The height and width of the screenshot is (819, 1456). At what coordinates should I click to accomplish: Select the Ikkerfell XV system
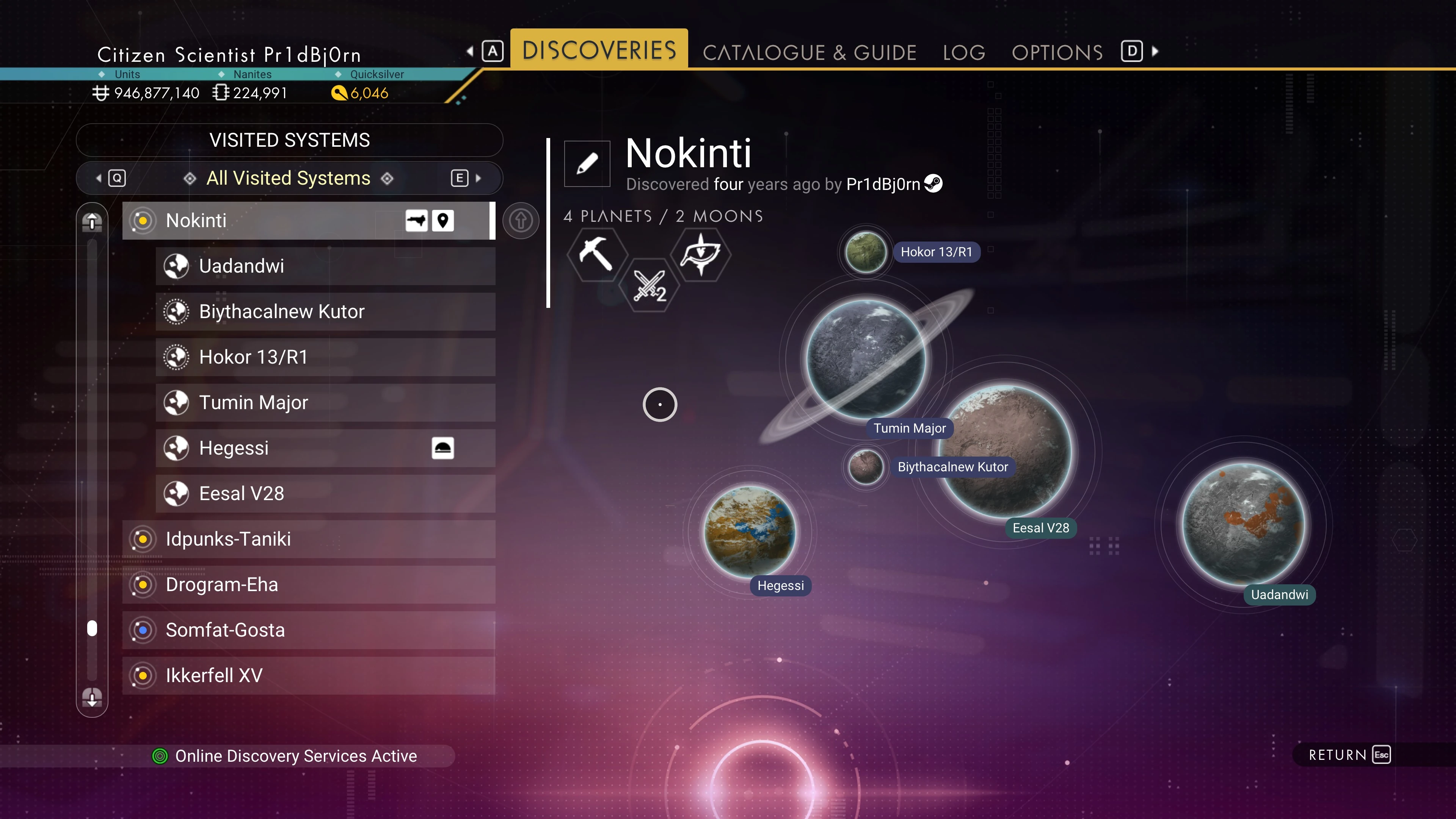tap(308, 675)
